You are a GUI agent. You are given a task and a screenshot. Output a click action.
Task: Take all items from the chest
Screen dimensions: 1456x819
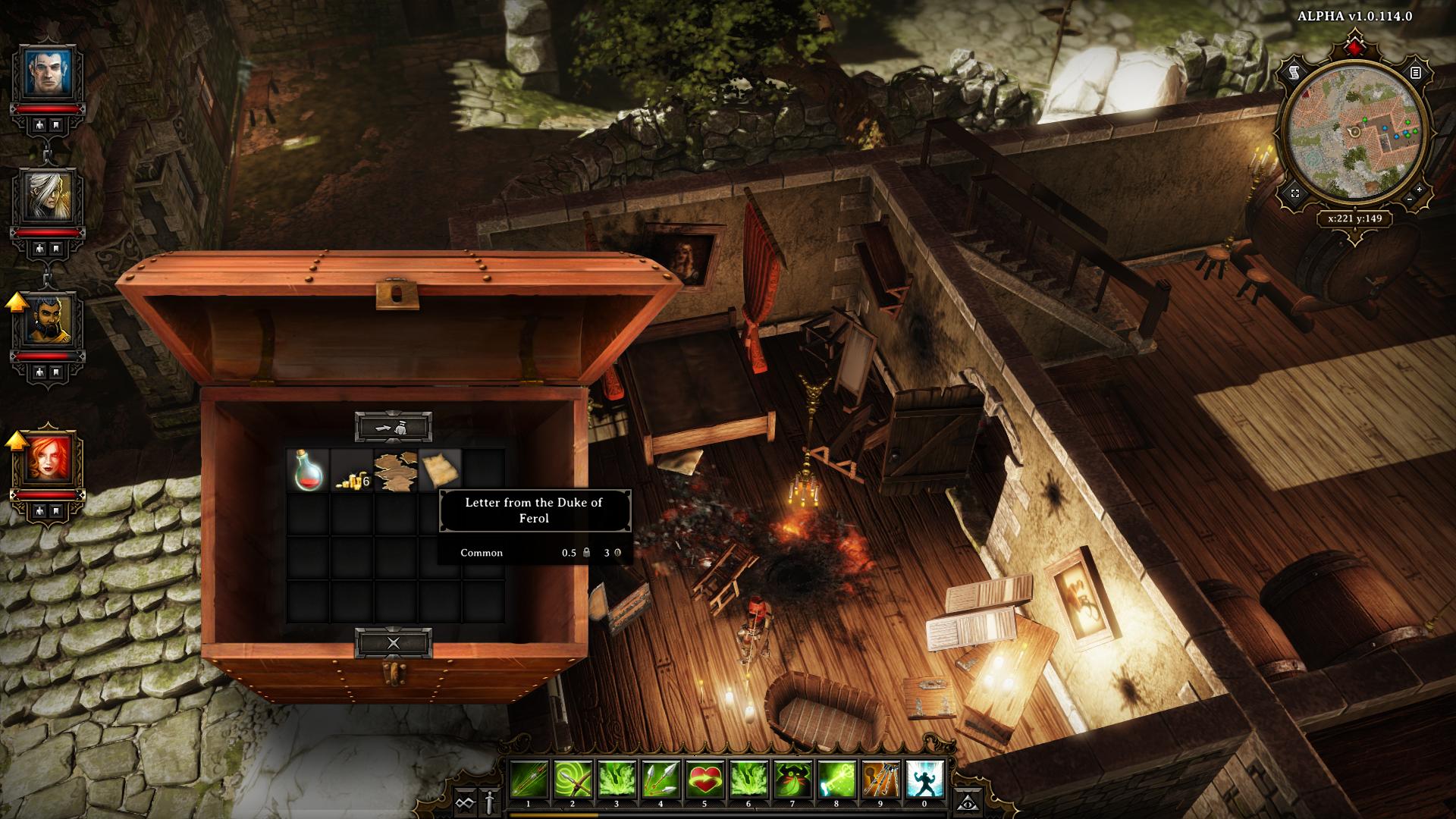(x=394, y=428)
